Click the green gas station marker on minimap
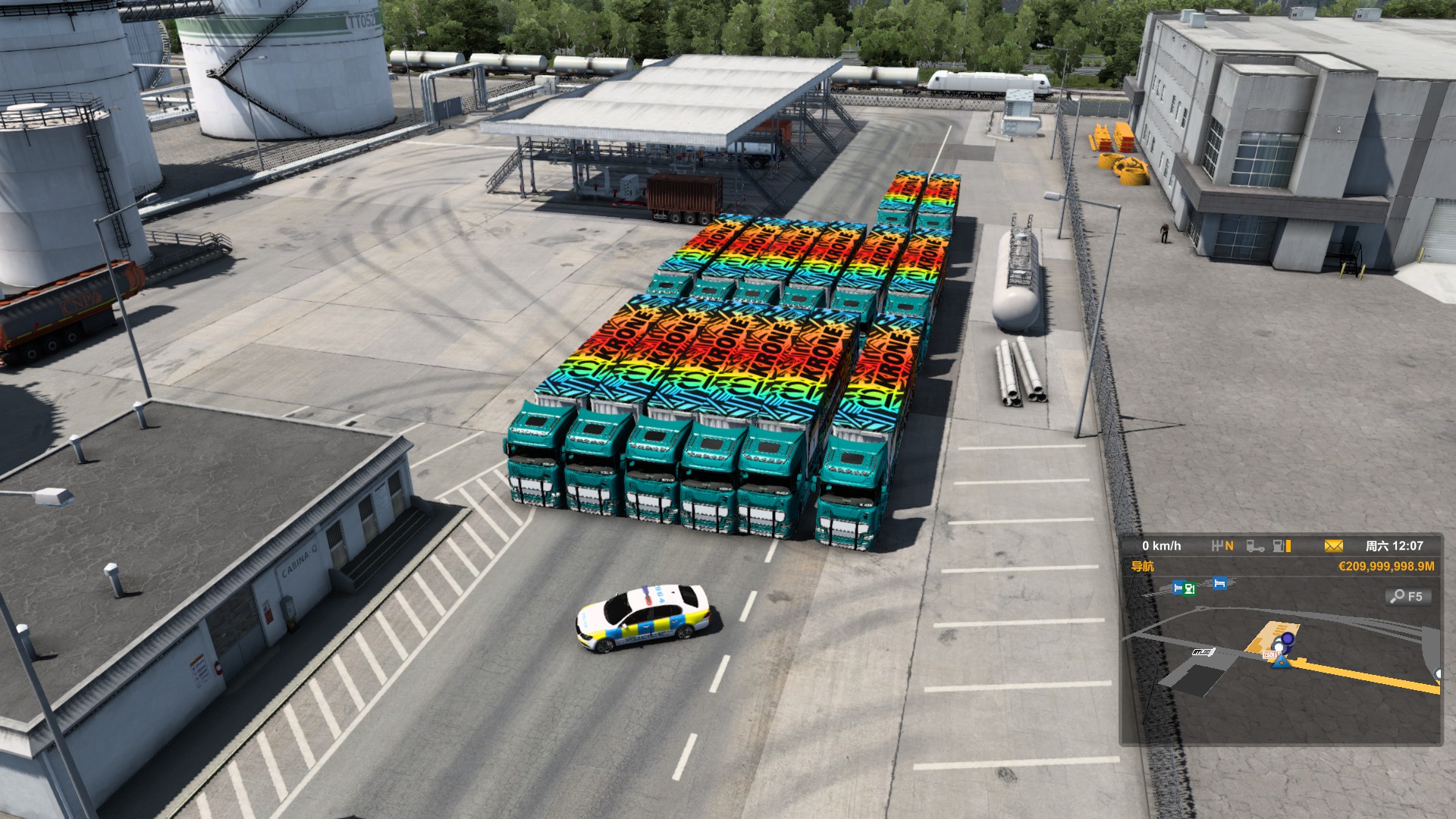Image resolution: width=1456 pixels, height=819 pixels. (x=1189, y=588)
